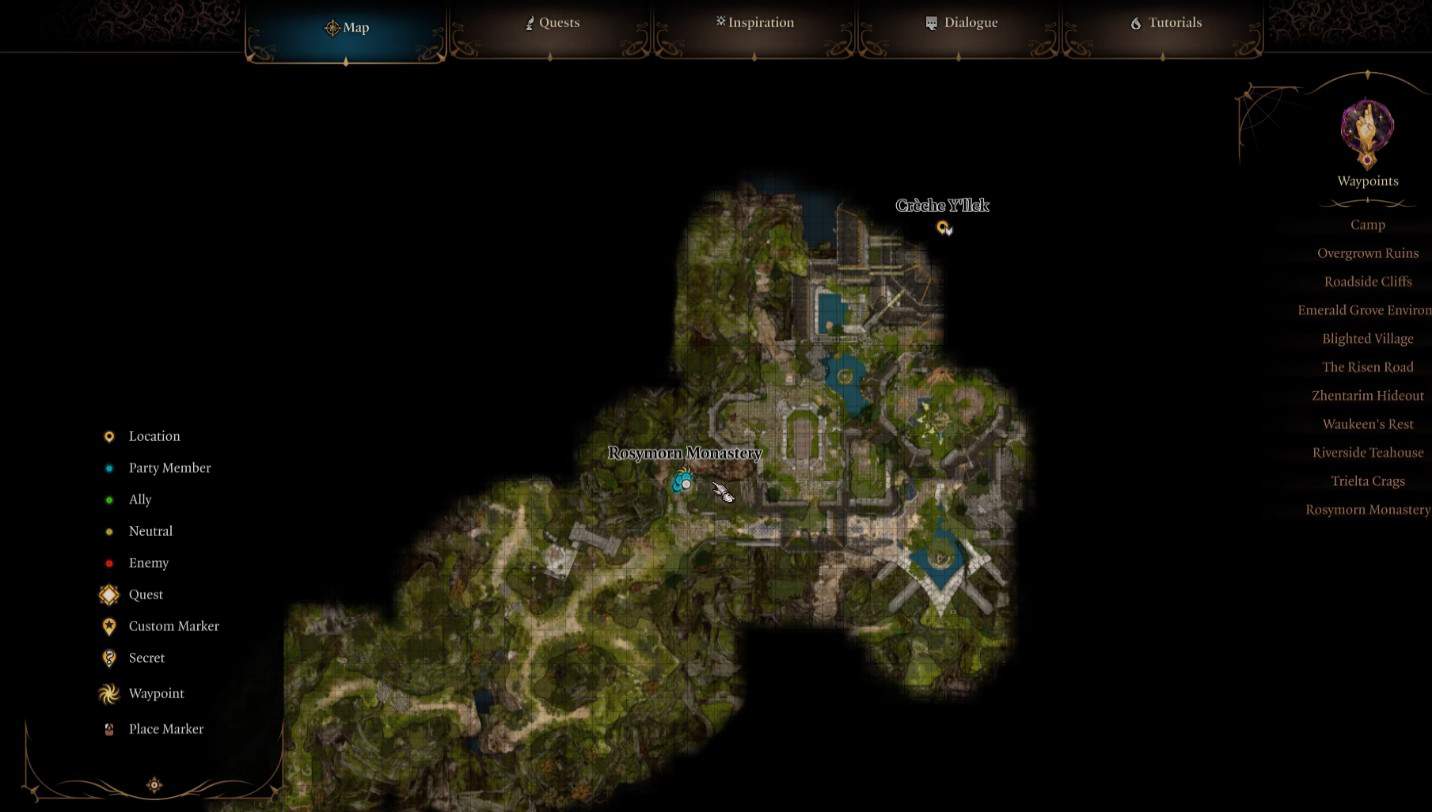Fast travel to Camp
The height and width of the screenshot is (812, 1432).
pyautogui.click(x=1367, y=224)
